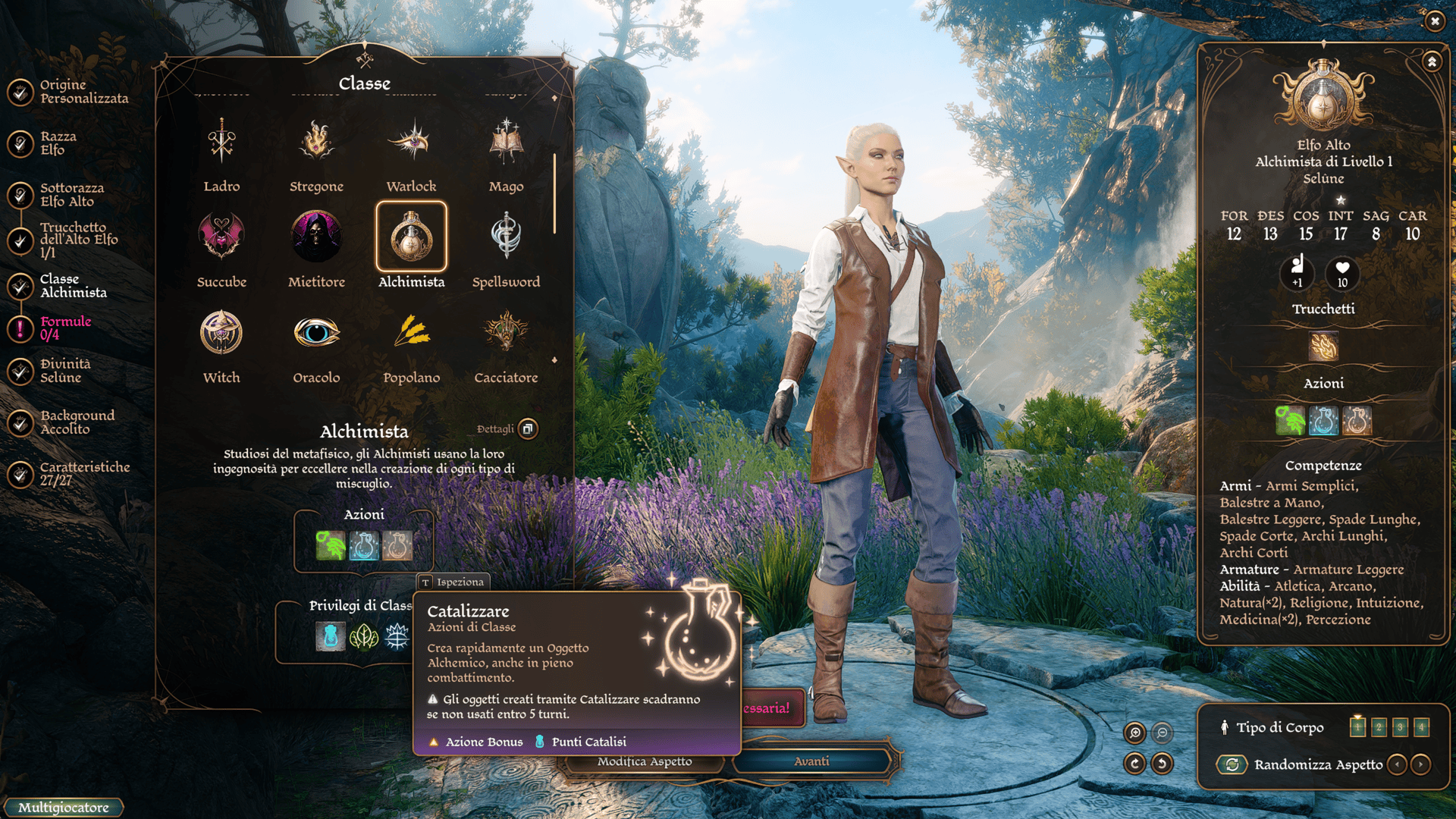Open the Background Accolito step
This screenshot has width=1456, height=819.
click(x=76, y=422)
